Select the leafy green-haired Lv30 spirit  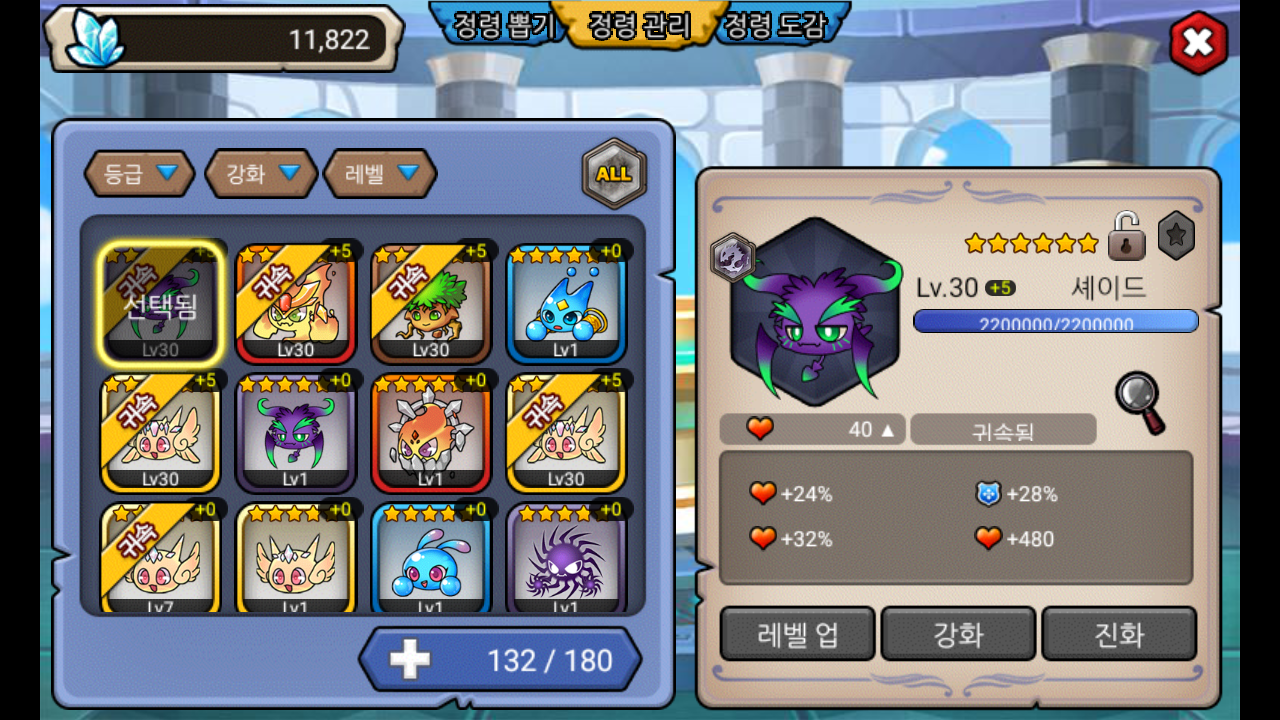pos(431,304)
